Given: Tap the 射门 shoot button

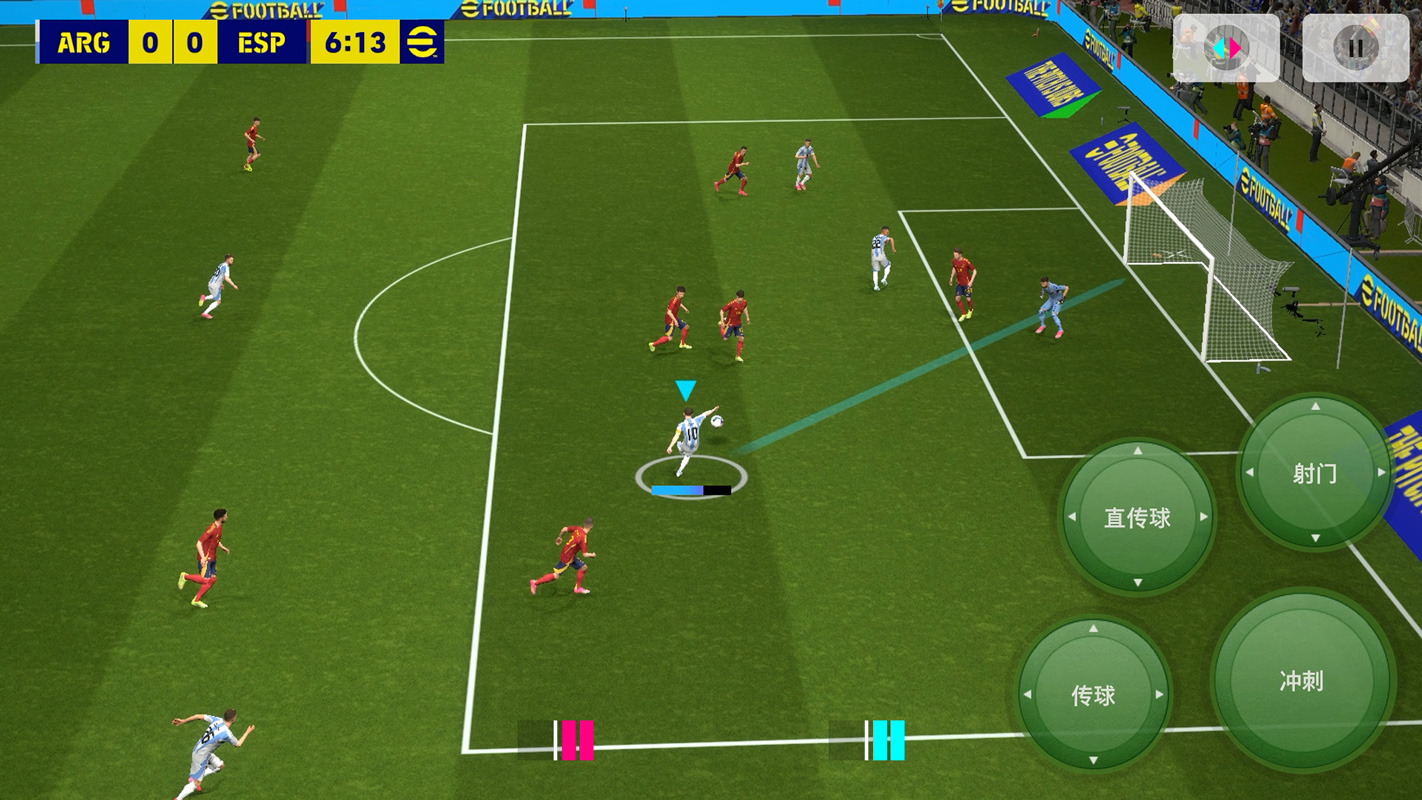Looking at the screenshot, I should click(x=1314, y=473).
